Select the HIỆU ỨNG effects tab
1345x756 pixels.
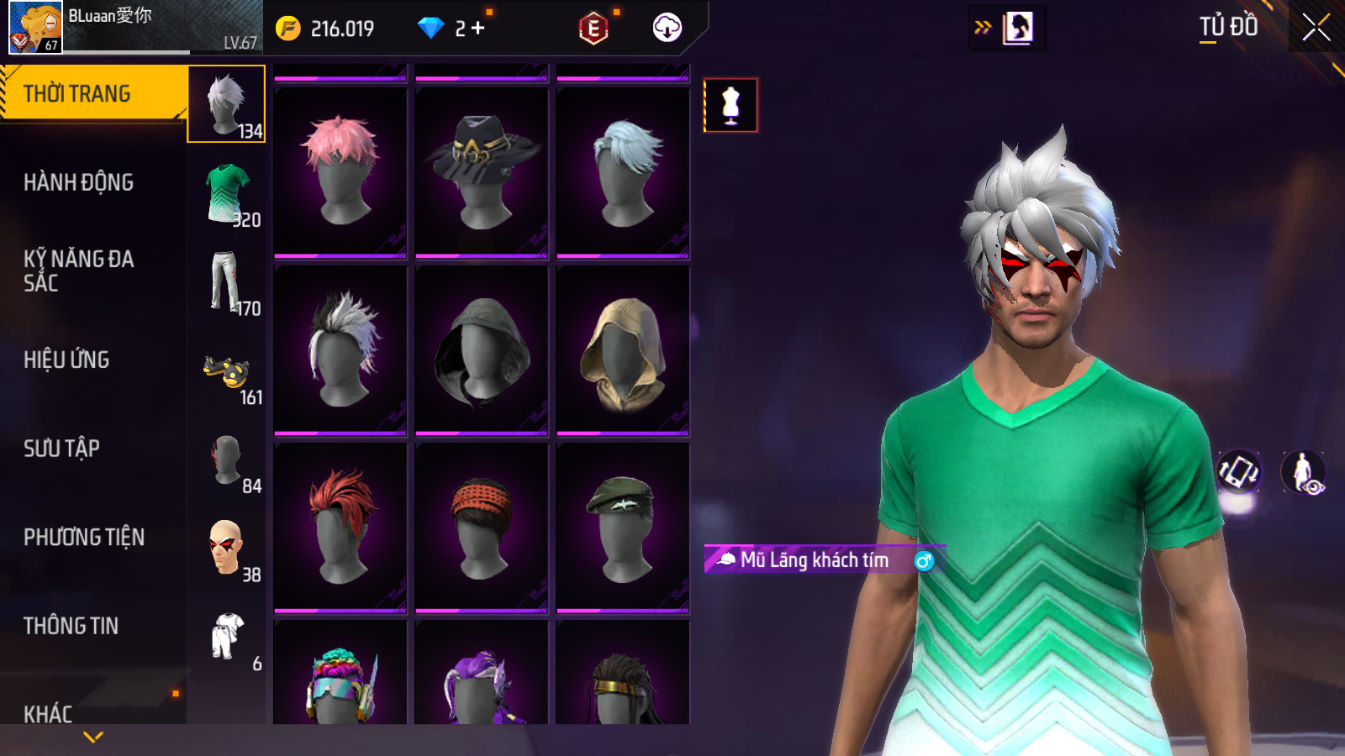click(67, 360)
